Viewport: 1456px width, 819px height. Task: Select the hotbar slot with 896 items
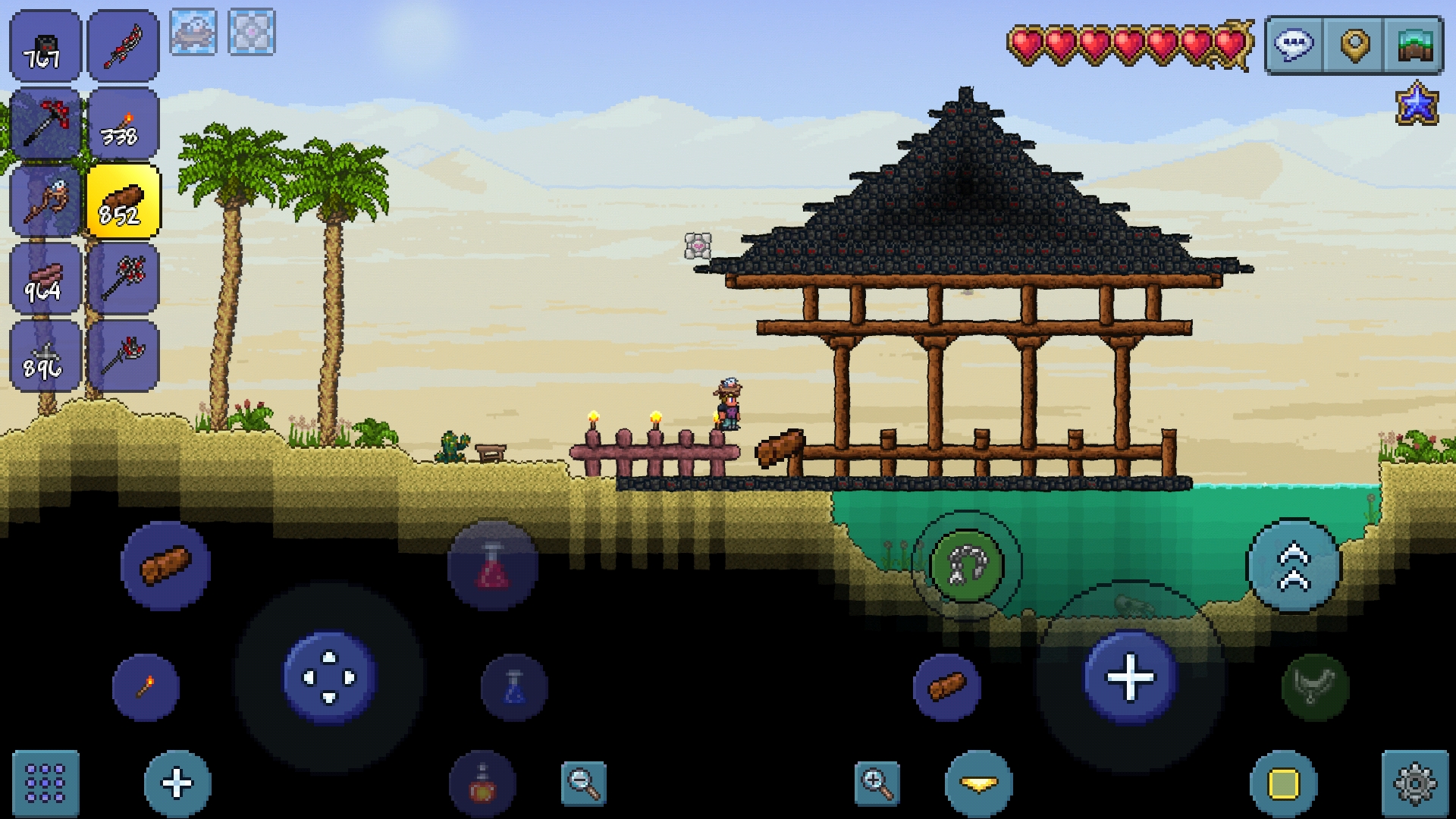(x=45, y=356)
